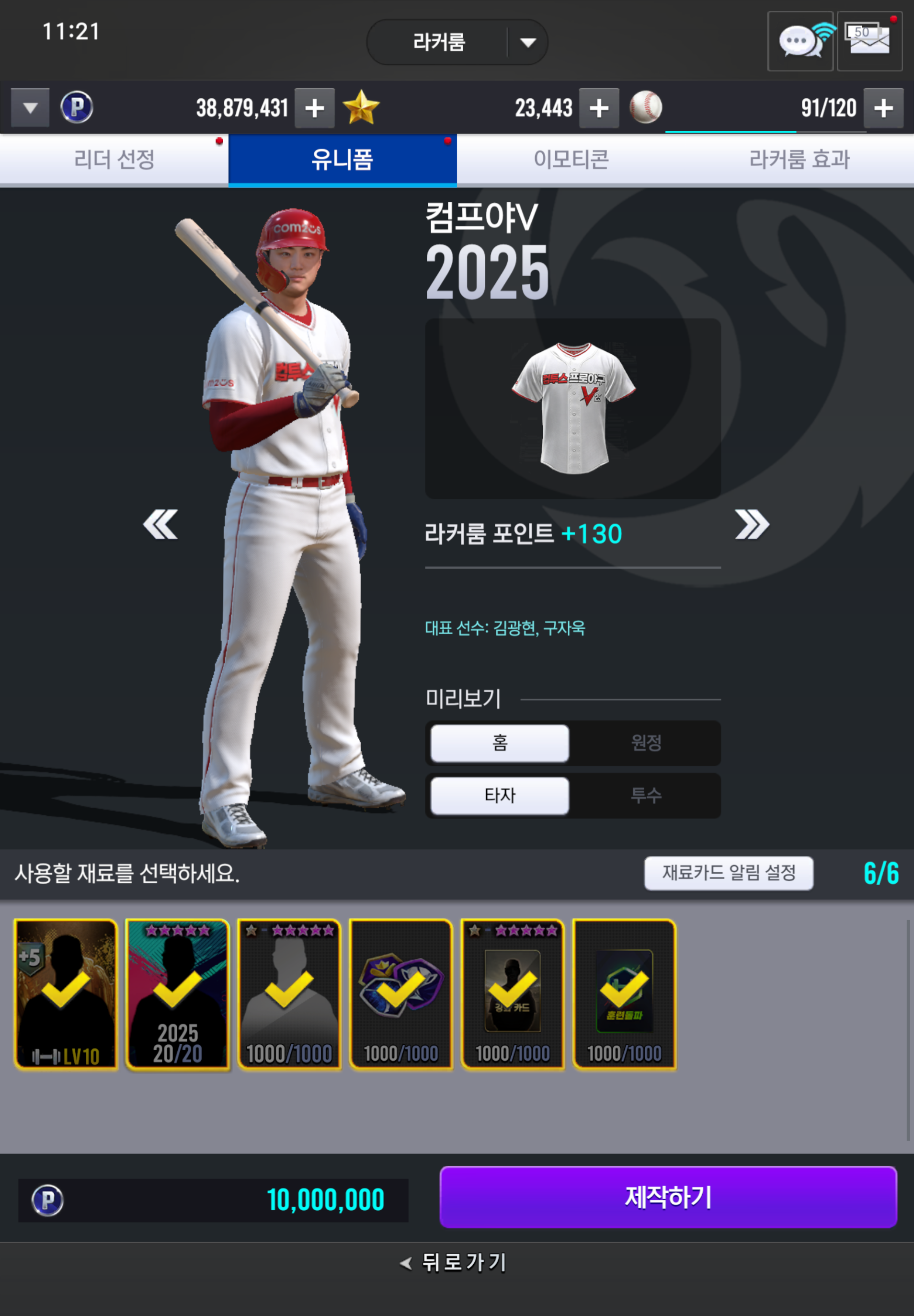Craft the uniform with 제작하기
The height and width of the screenshot is (1316, 914).
tap(668, 1197)
